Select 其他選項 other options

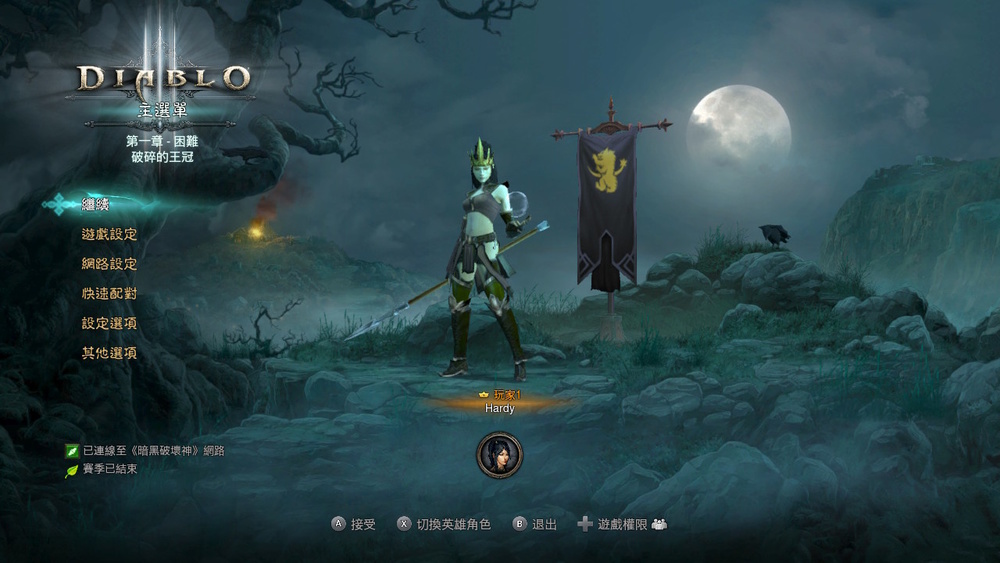click(109, 353)
